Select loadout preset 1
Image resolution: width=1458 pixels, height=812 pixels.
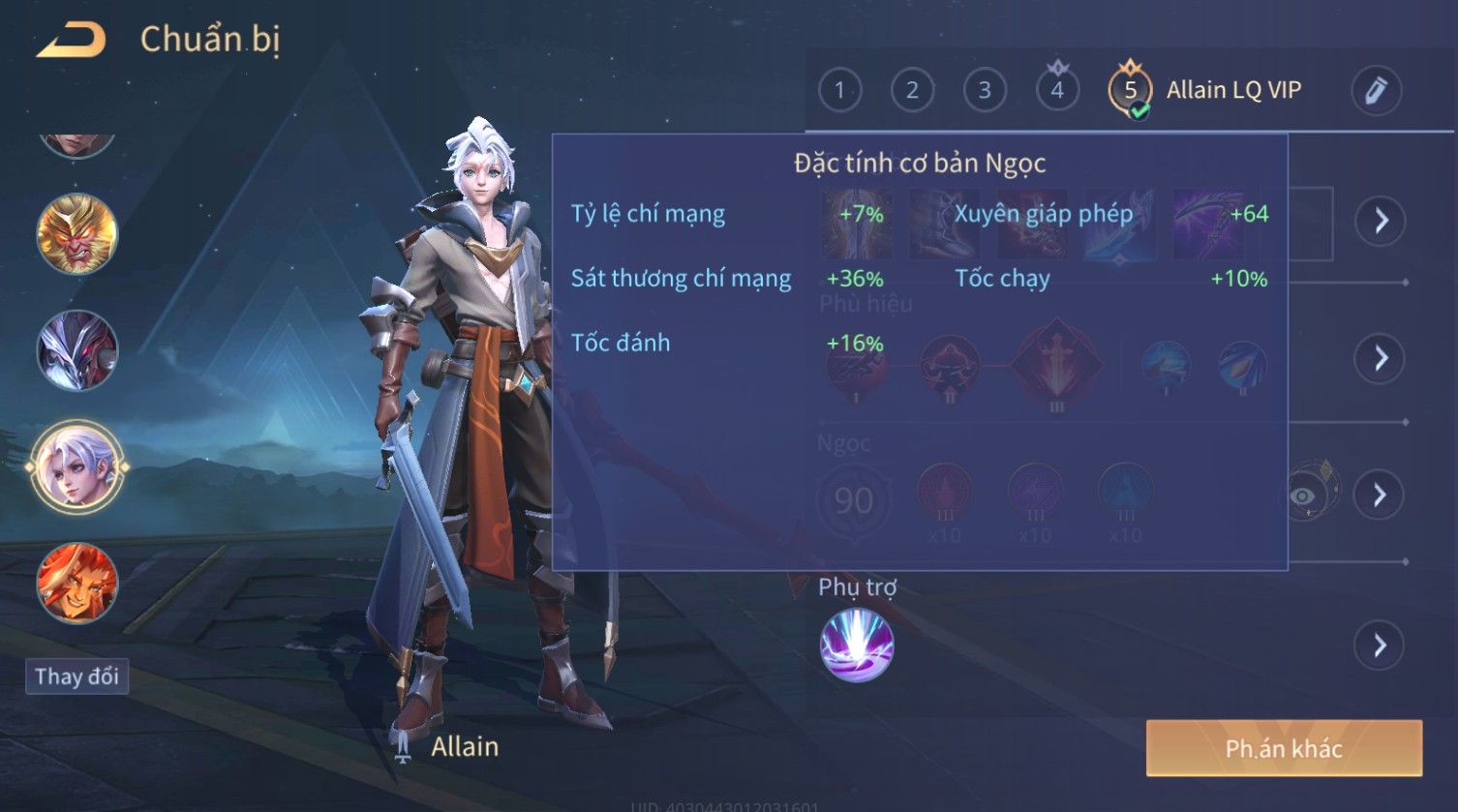click(x=839, y=90)
